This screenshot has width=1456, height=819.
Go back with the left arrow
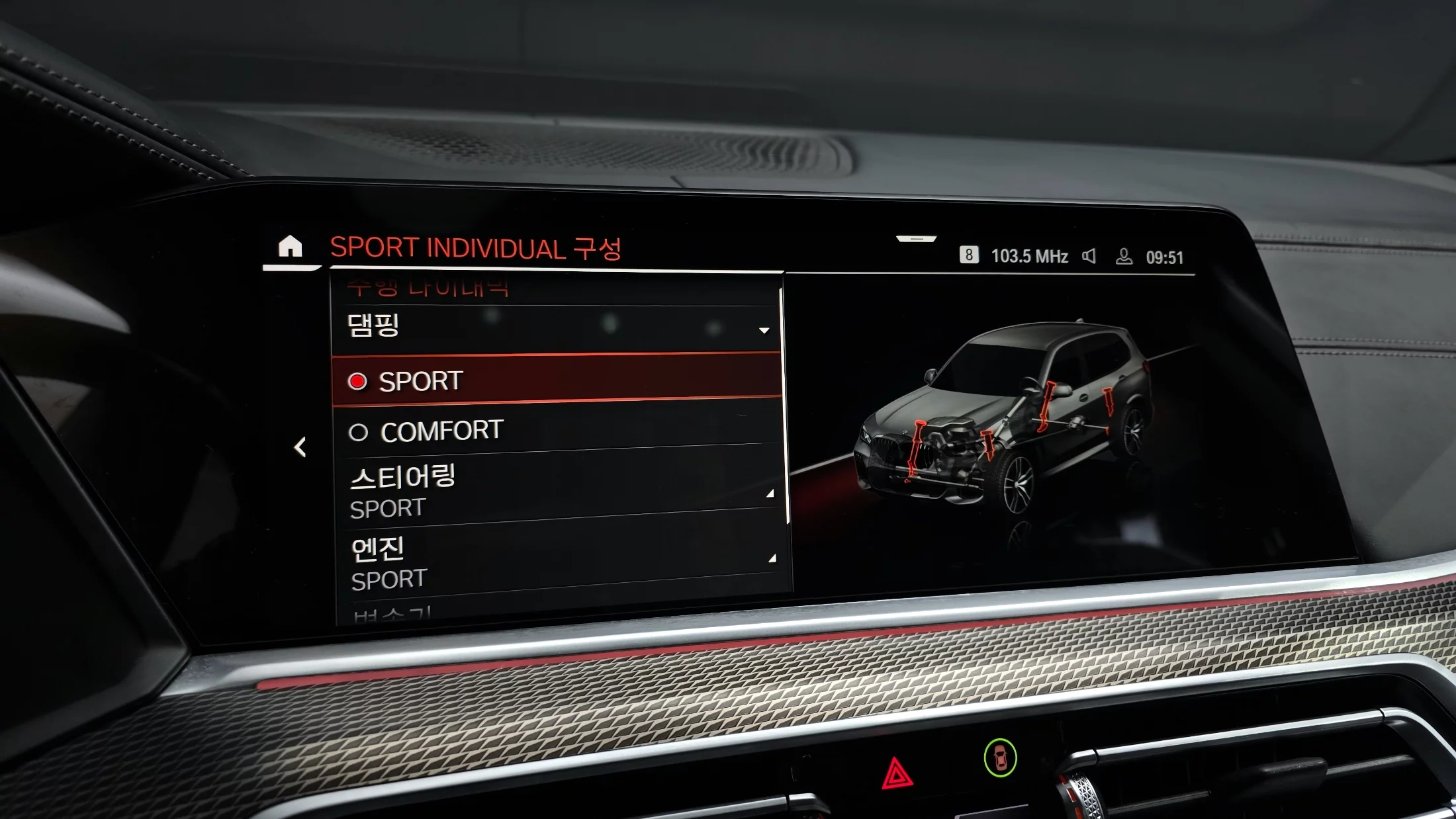[x=300, y=447]
